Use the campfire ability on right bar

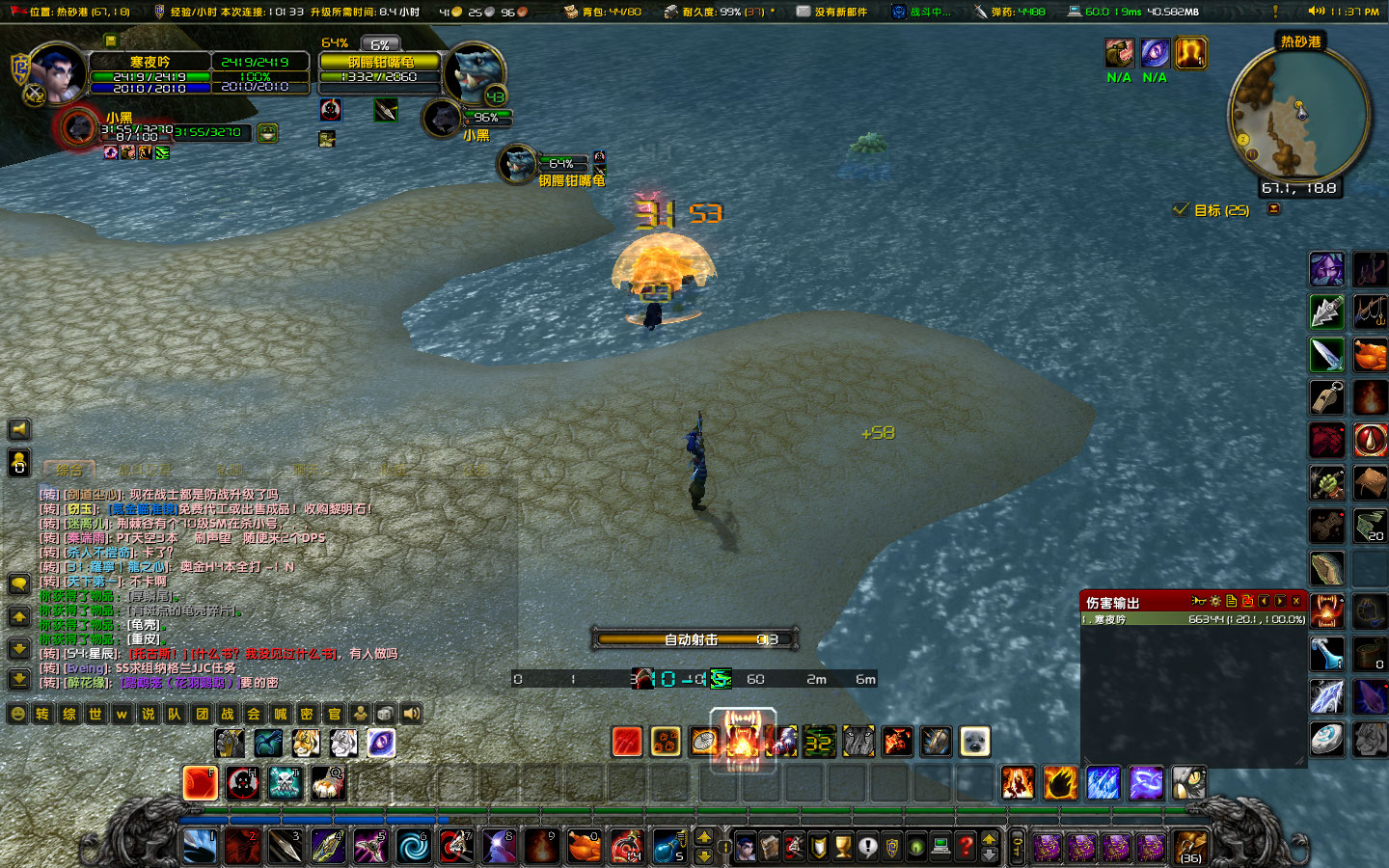pyautogui.click(x=1370, y=396)
